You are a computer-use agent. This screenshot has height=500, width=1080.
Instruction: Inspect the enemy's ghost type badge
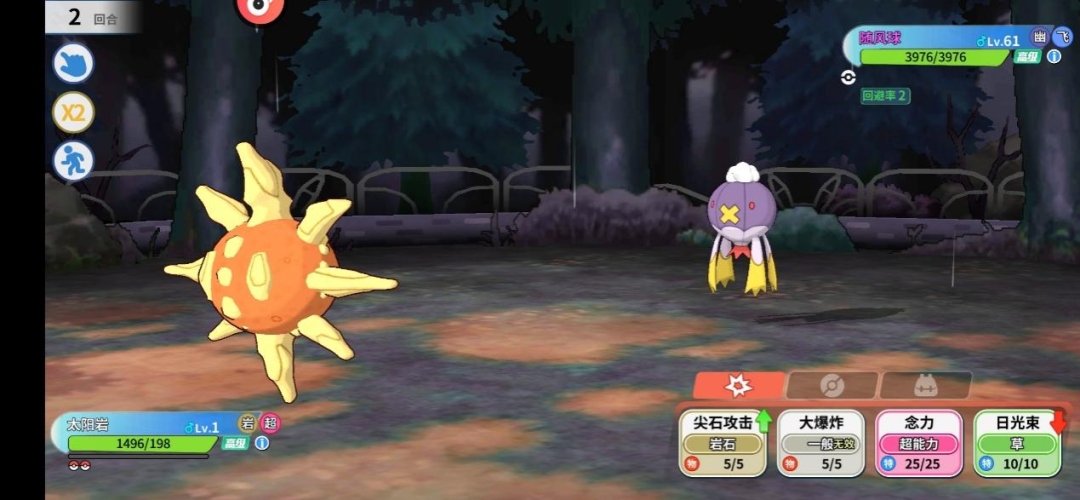pos(1041,37)
